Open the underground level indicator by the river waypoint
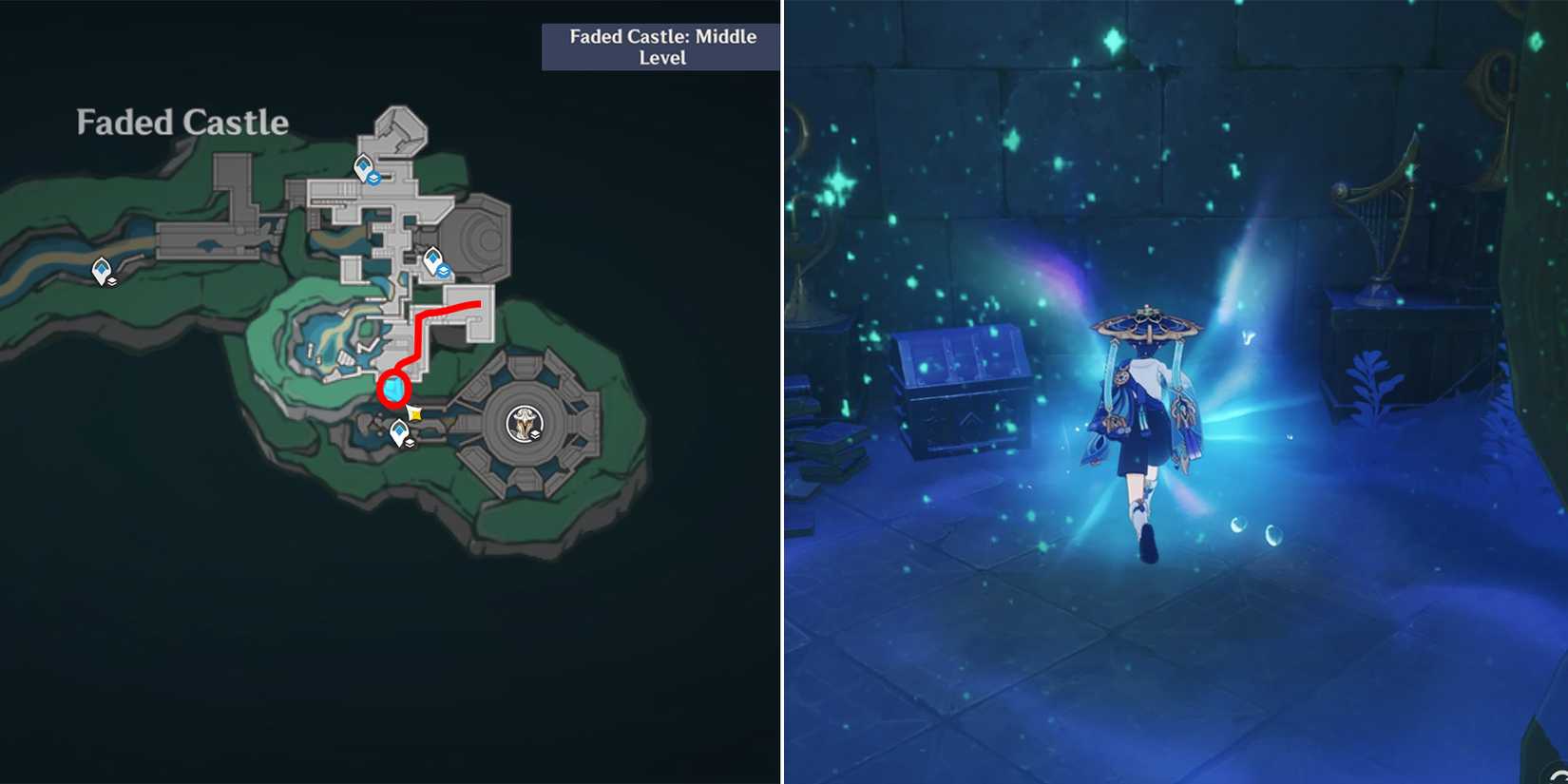The image size is (1568, 784). tap(112, 282)
